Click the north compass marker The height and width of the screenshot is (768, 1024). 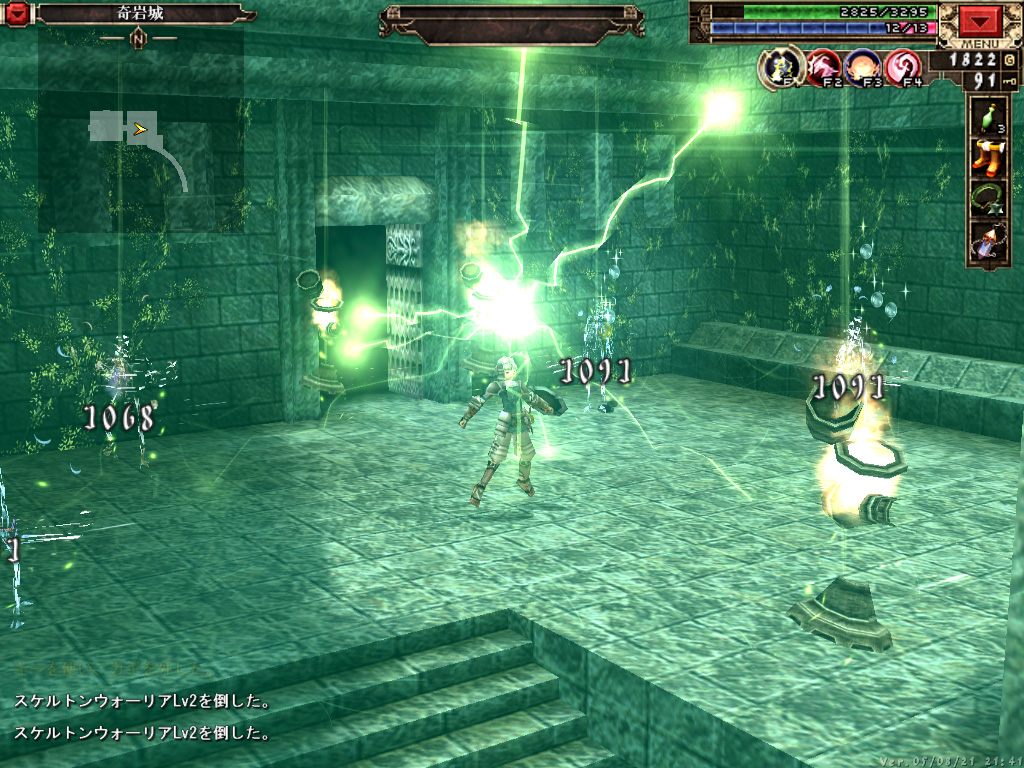click(x=138, y=39)
